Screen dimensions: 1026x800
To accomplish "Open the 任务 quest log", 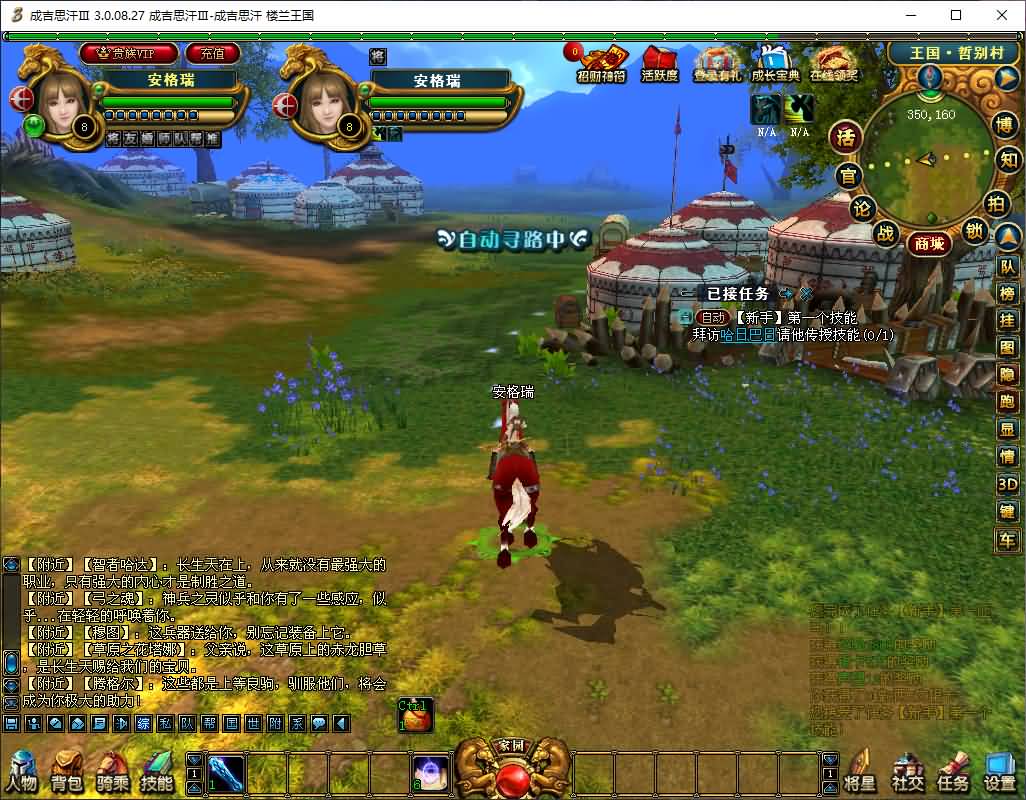I will point(953,771).
